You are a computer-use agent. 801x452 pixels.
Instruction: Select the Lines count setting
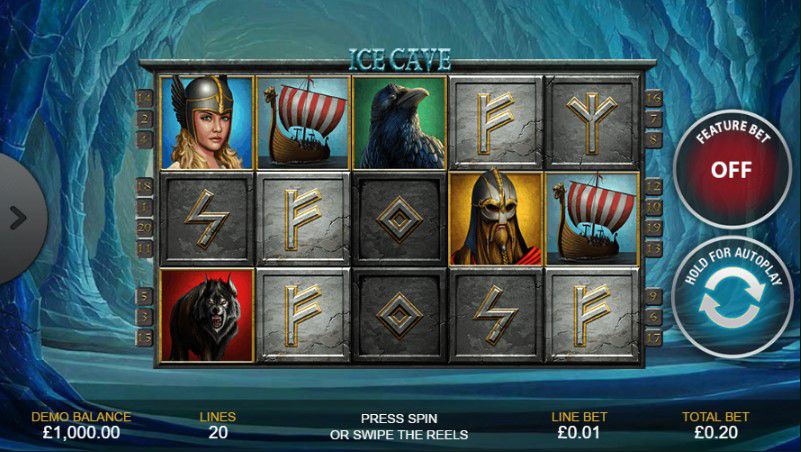tap(219, 425)
